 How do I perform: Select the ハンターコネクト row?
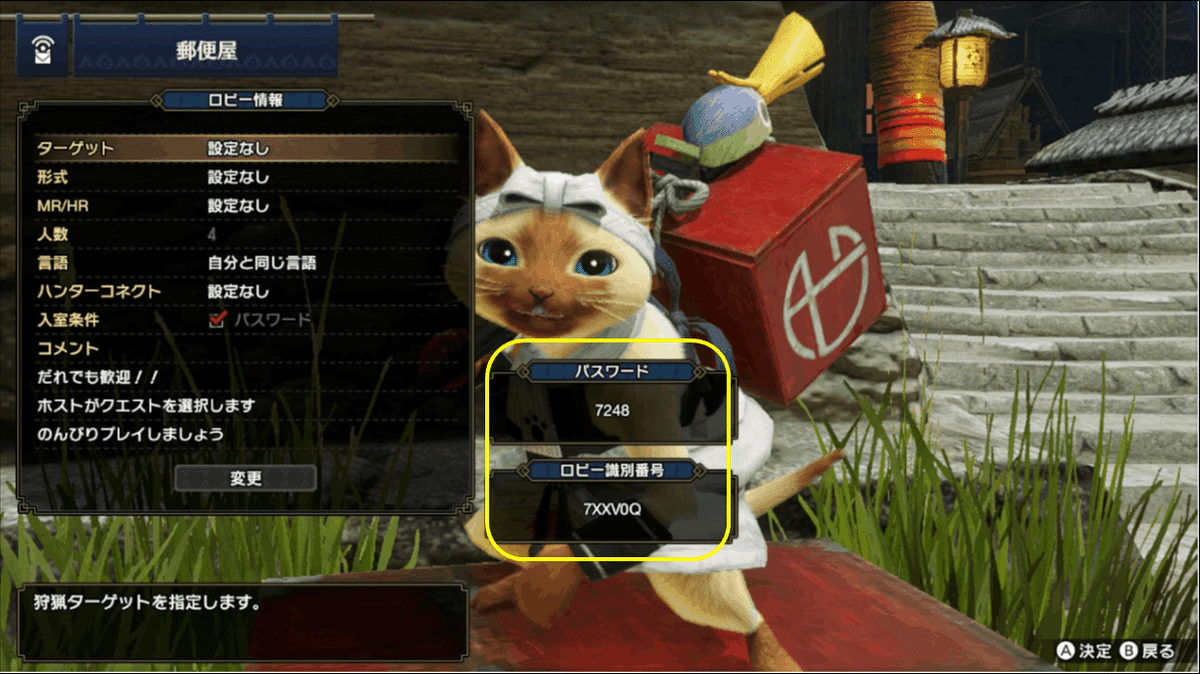pos(245,292)
